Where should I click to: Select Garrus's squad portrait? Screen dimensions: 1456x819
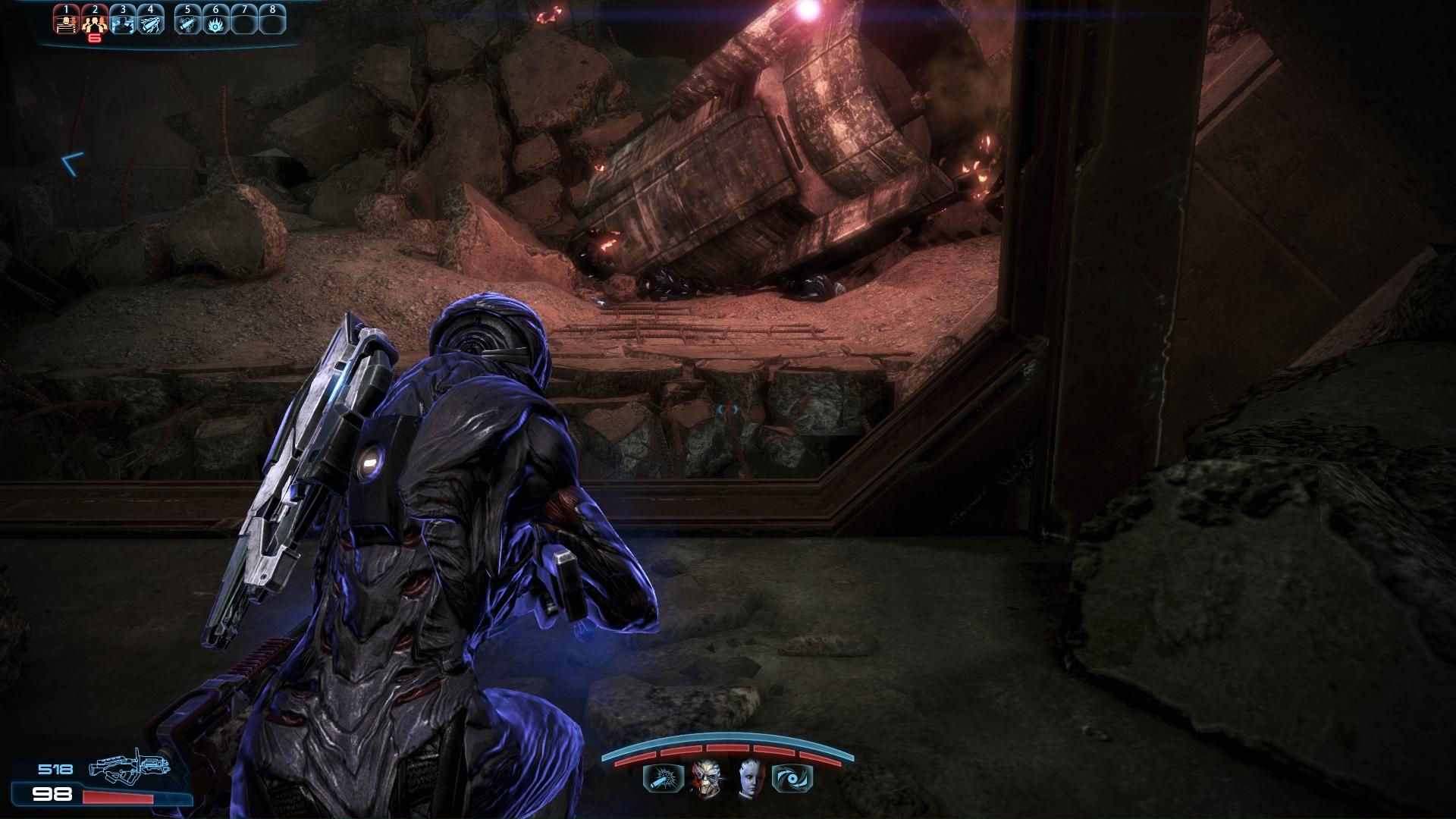[x=706, y=778]
